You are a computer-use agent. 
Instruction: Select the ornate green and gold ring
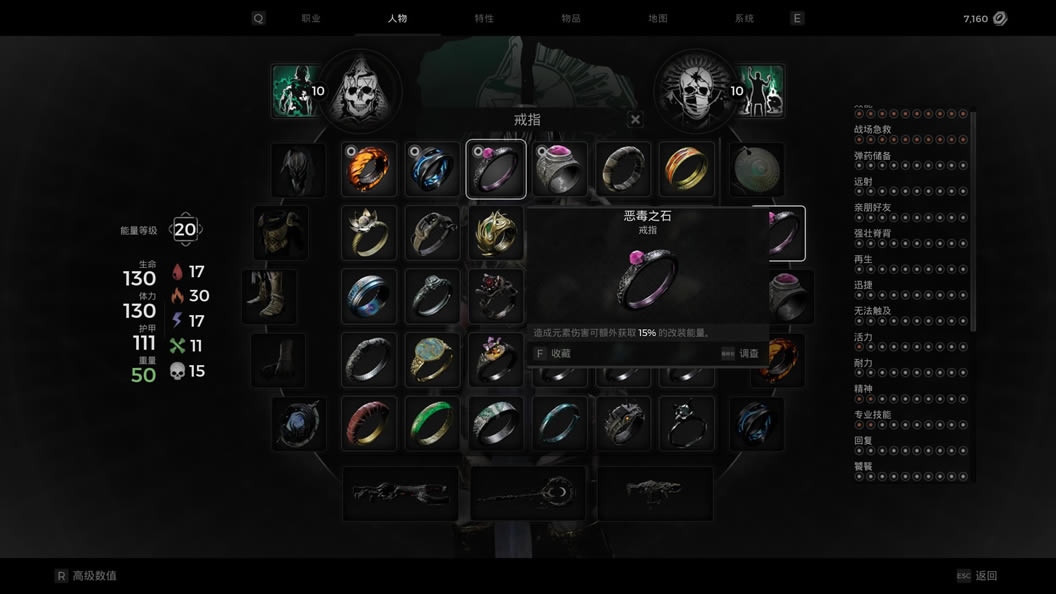tap(496, 233)
